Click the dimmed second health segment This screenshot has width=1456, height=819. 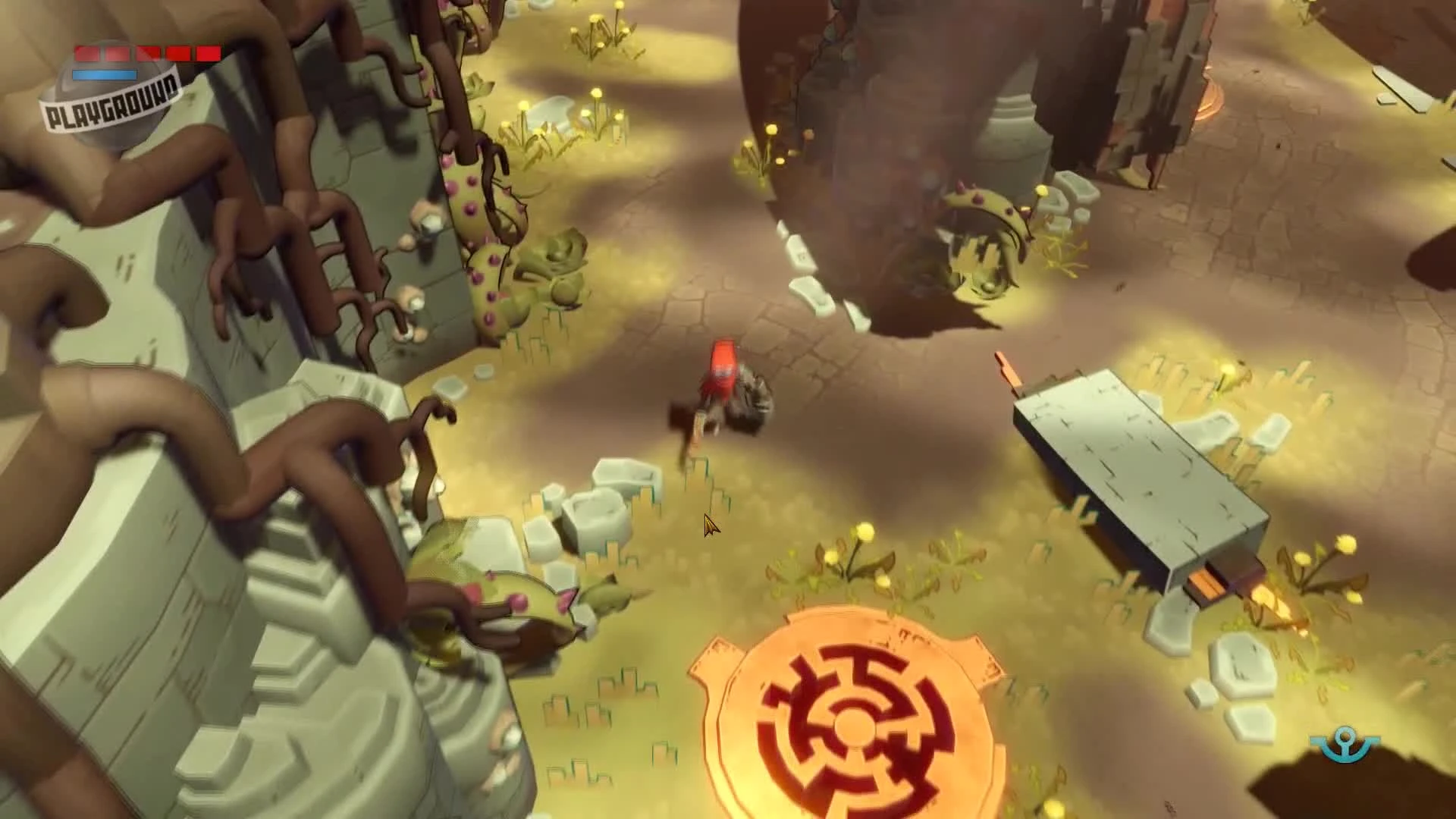[118, 53]
